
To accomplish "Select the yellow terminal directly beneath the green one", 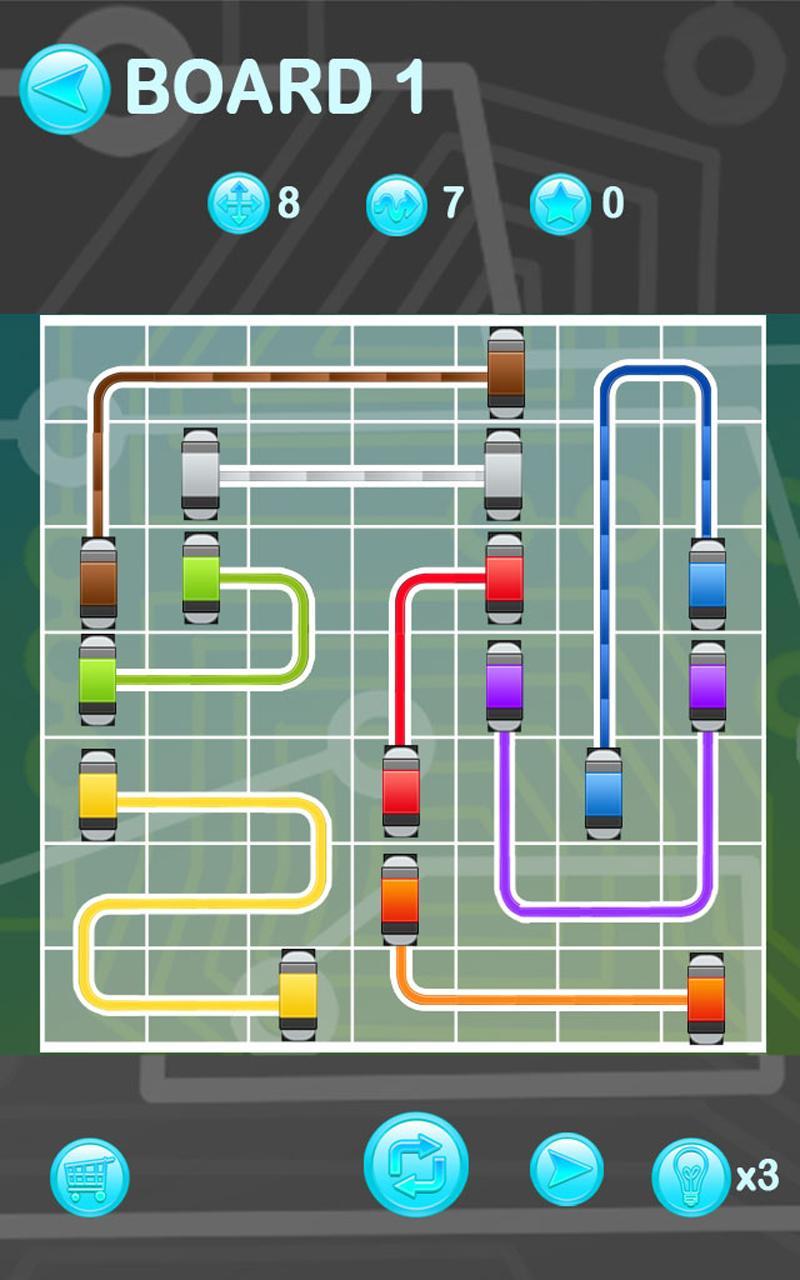I will click(98, 795).
